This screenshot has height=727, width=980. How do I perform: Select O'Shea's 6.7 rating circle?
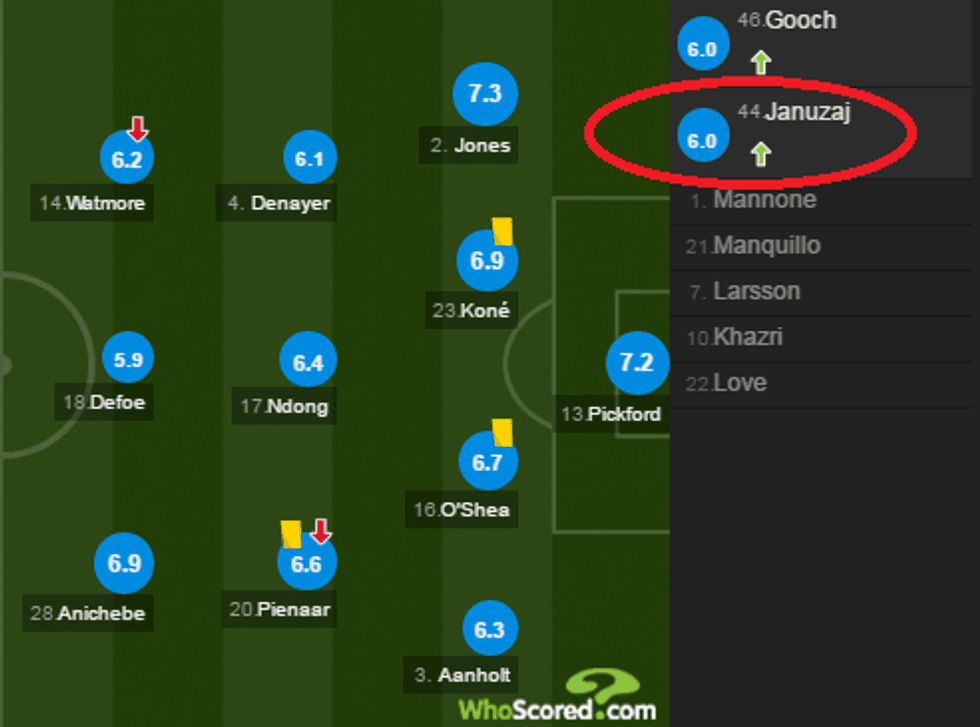488,462
